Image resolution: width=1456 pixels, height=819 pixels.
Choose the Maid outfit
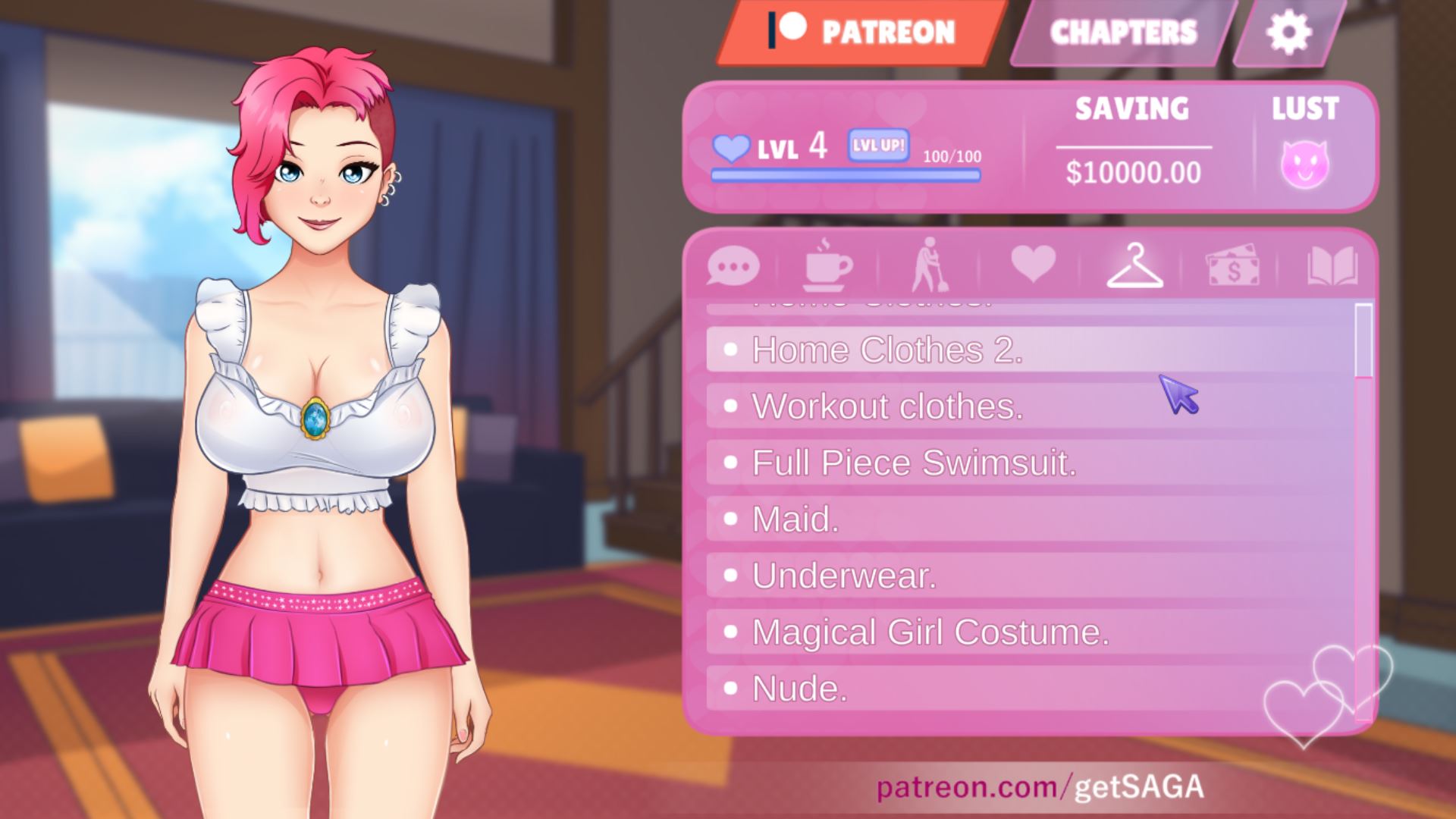(x=795, y=519)
